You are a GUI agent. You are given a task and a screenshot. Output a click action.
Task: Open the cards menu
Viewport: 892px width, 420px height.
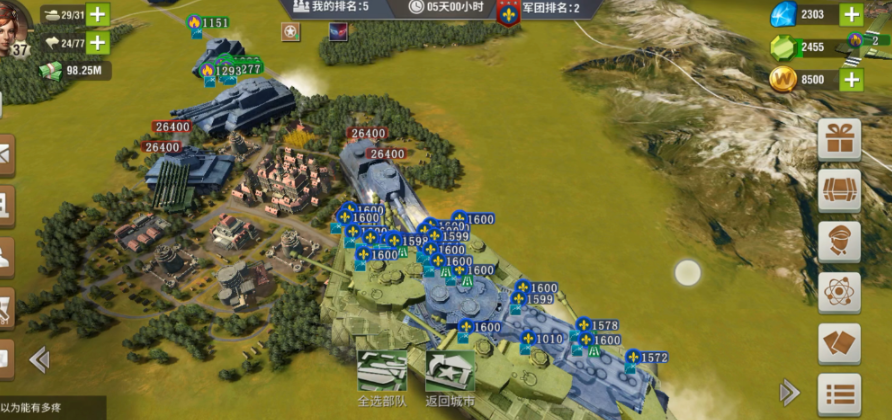click(x=838, y=343)
